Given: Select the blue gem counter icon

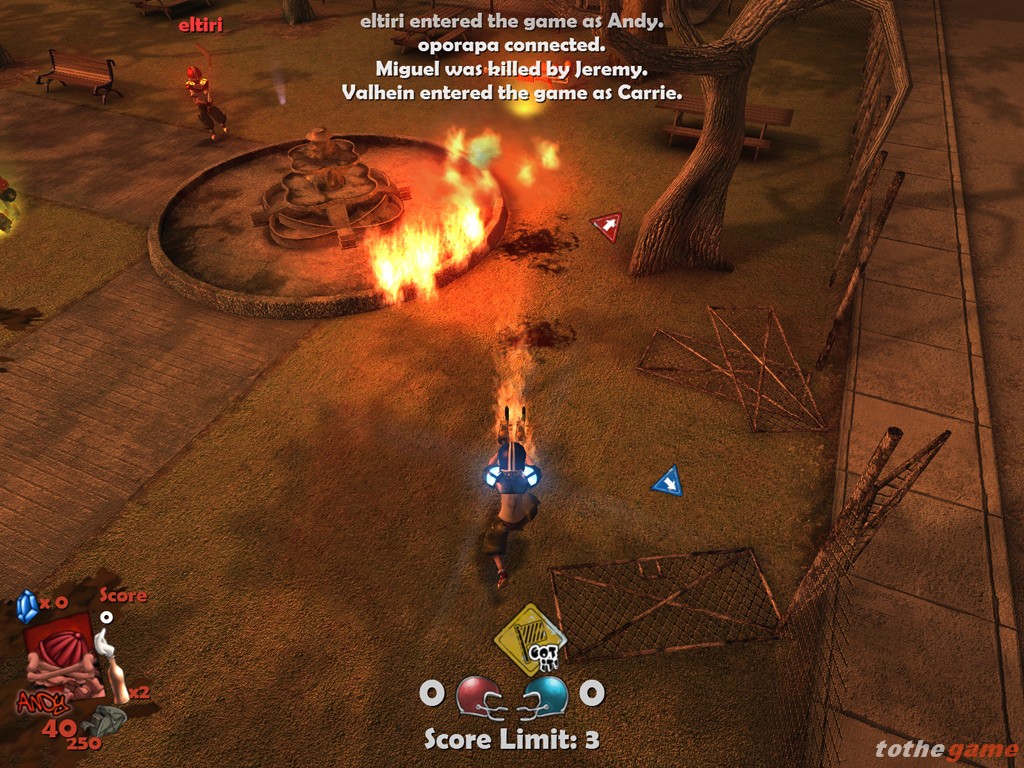Looking at the screenshot, I should click(26, 605).
